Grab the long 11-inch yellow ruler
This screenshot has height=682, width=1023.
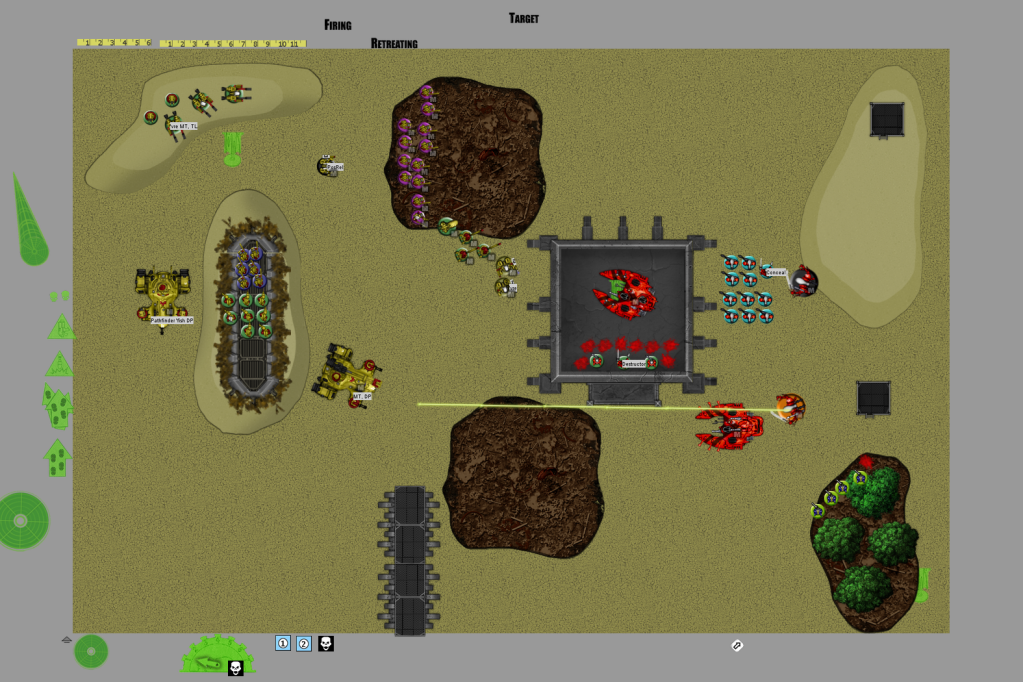233,43
